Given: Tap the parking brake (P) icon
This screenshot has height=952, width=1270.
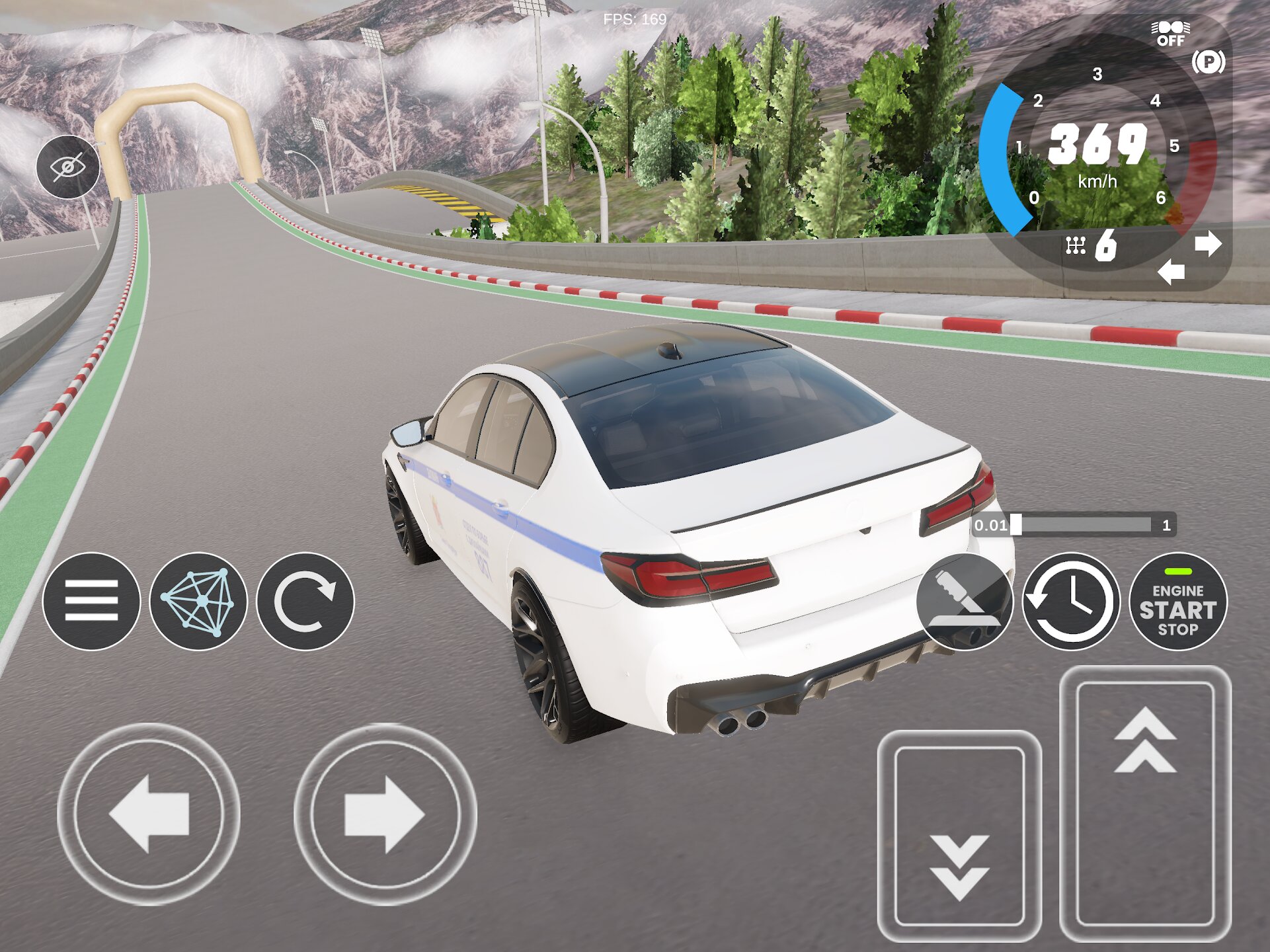Looking at the screenshot, I should 1209,62.
